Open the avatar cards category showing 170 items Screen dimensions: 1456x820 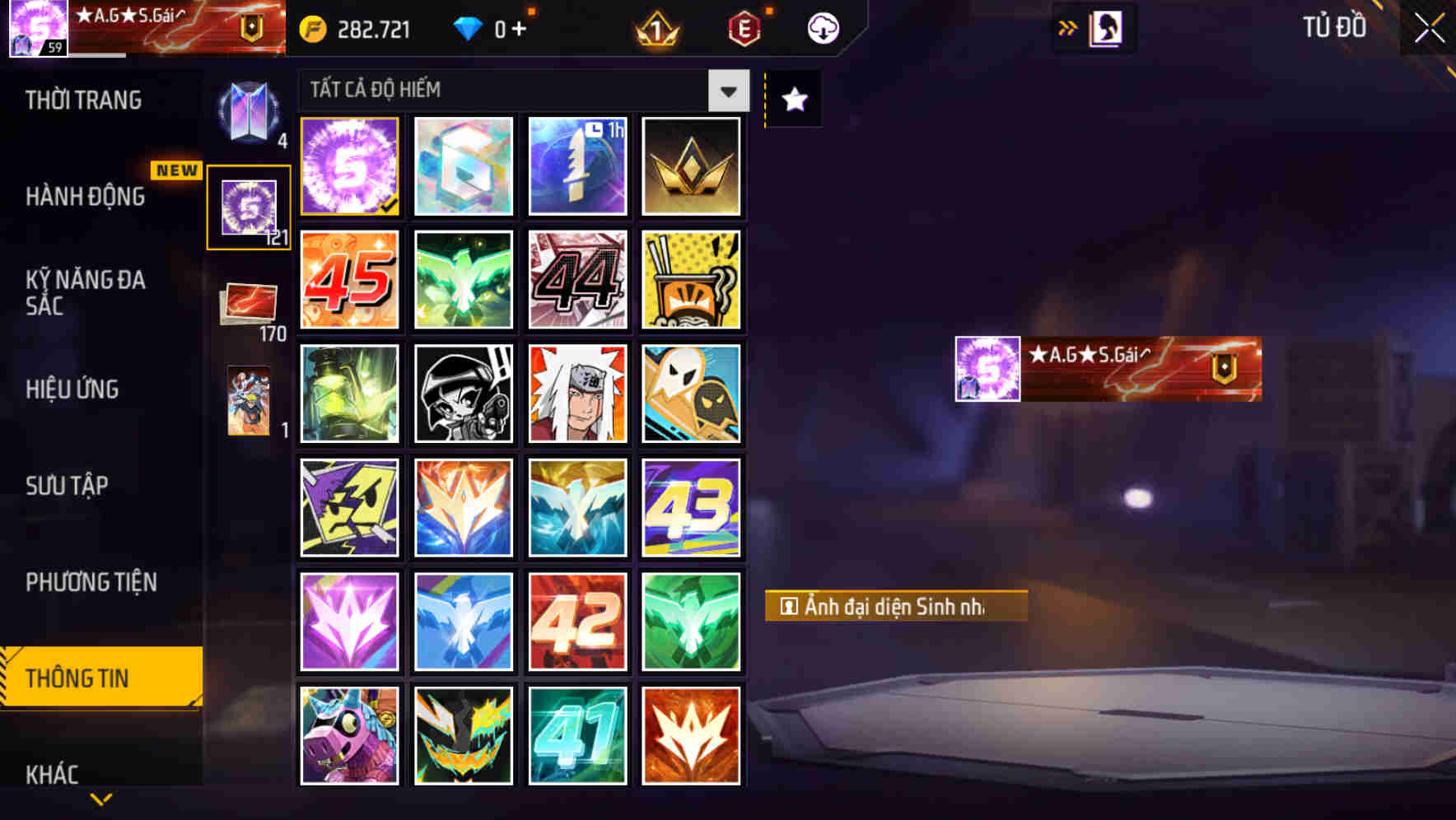click(248, 304)
